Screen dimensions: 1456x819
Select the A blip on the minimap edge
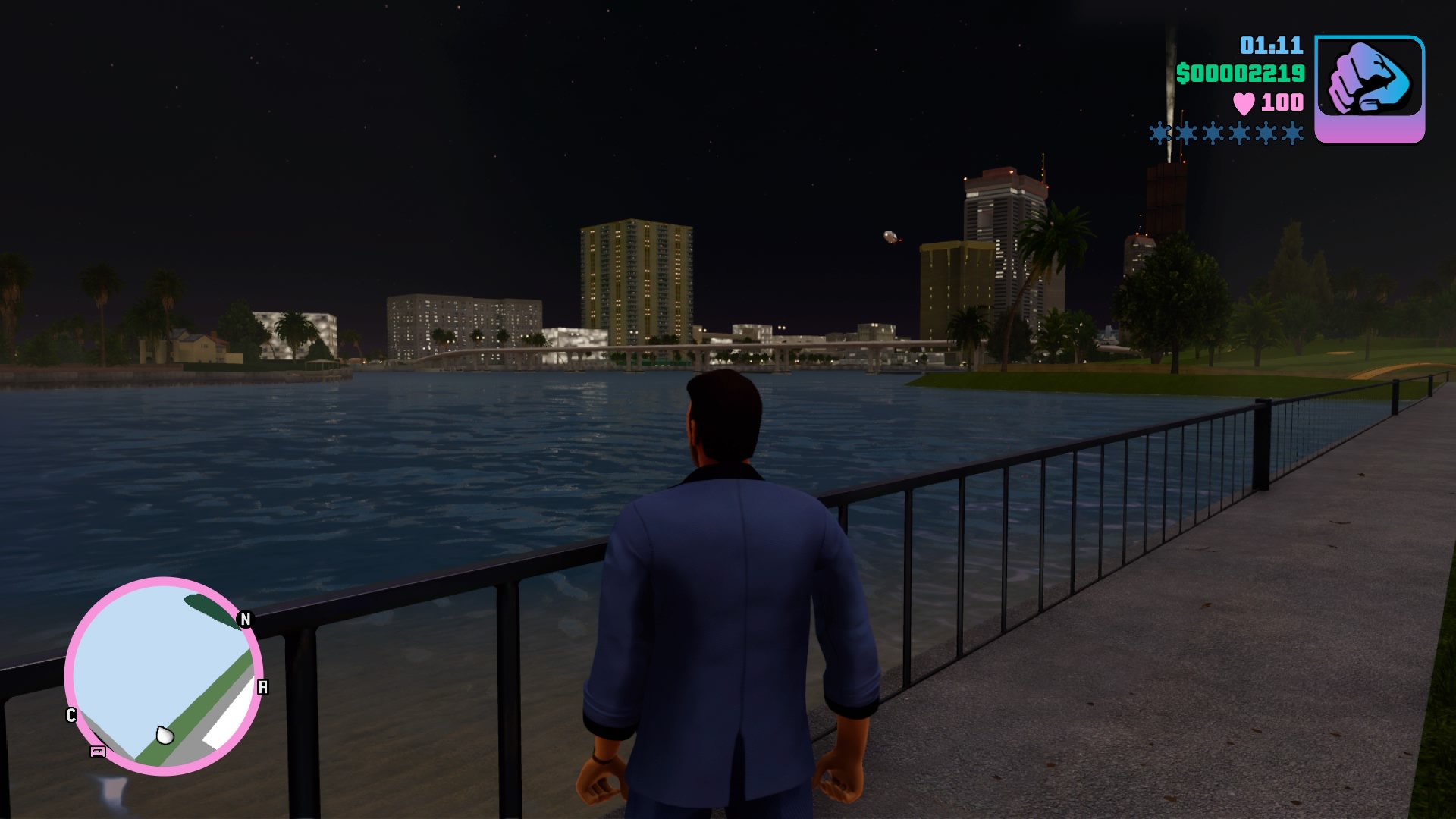coord(263,687)
